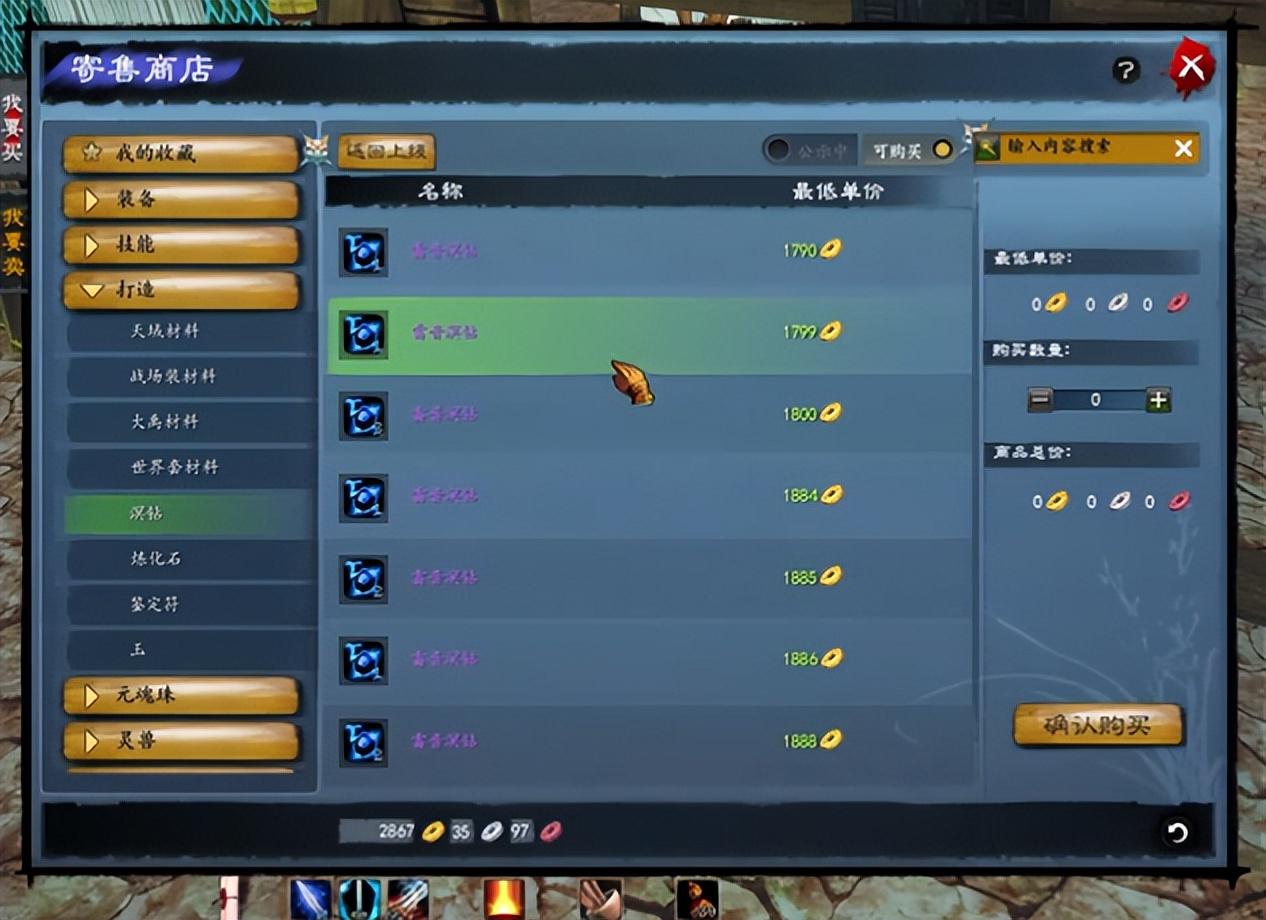The image size is (1266, 920).
Task: Expand the 装备 category
Action: pos(181,199)
